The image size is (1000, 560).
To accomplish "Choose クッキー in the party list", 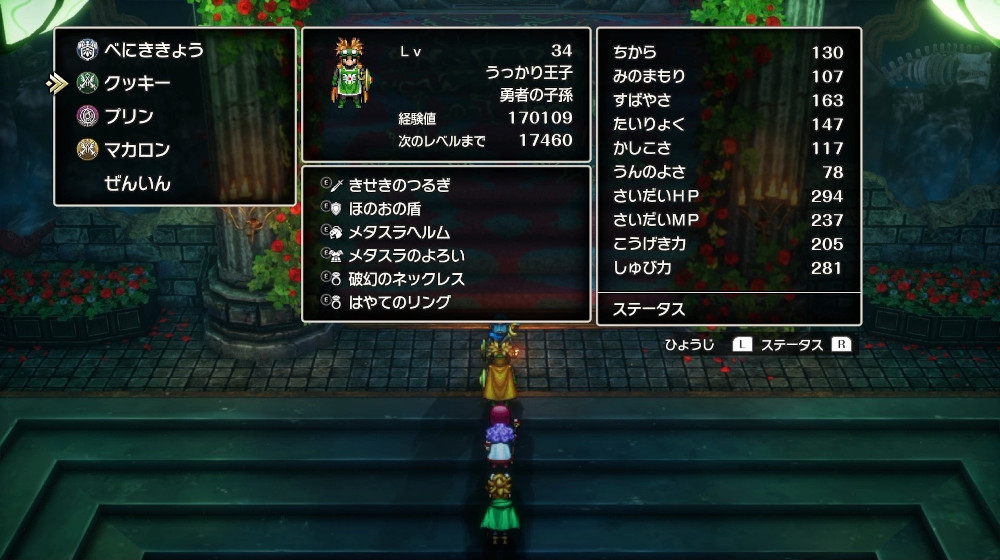I will pos(137,83).
